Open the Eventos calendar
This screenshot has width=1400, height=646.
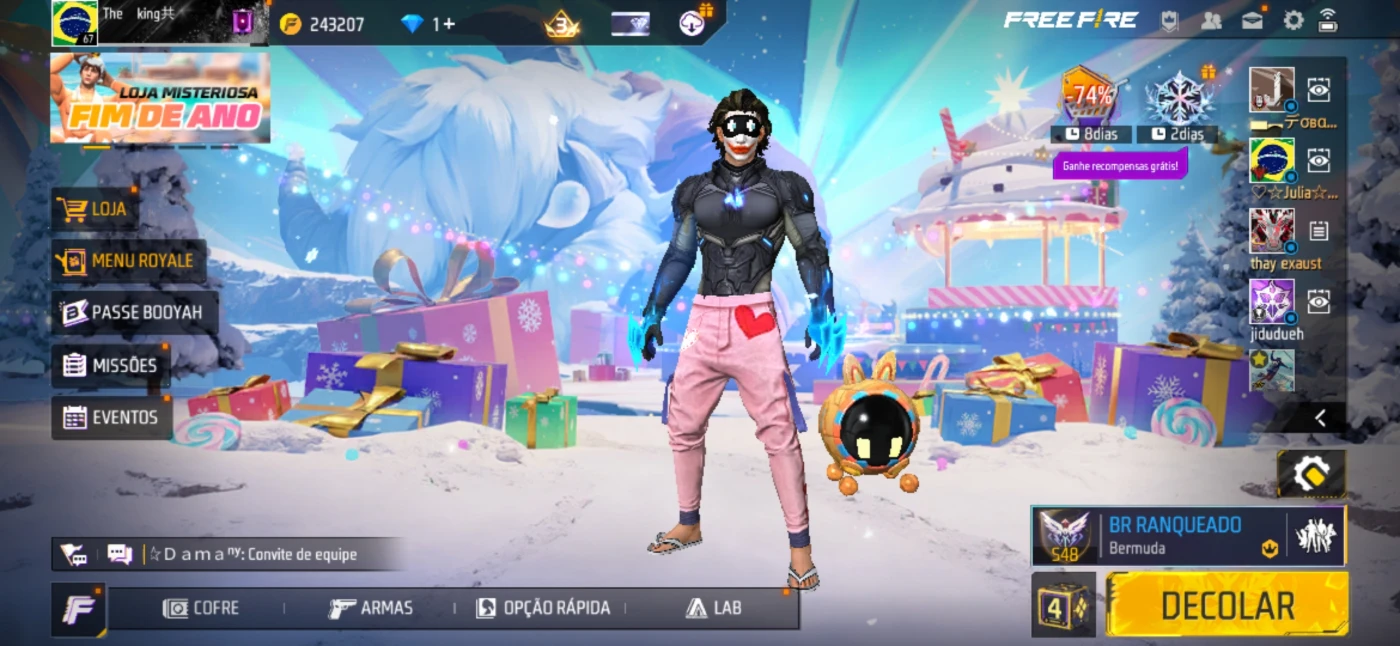coord(111,417)
